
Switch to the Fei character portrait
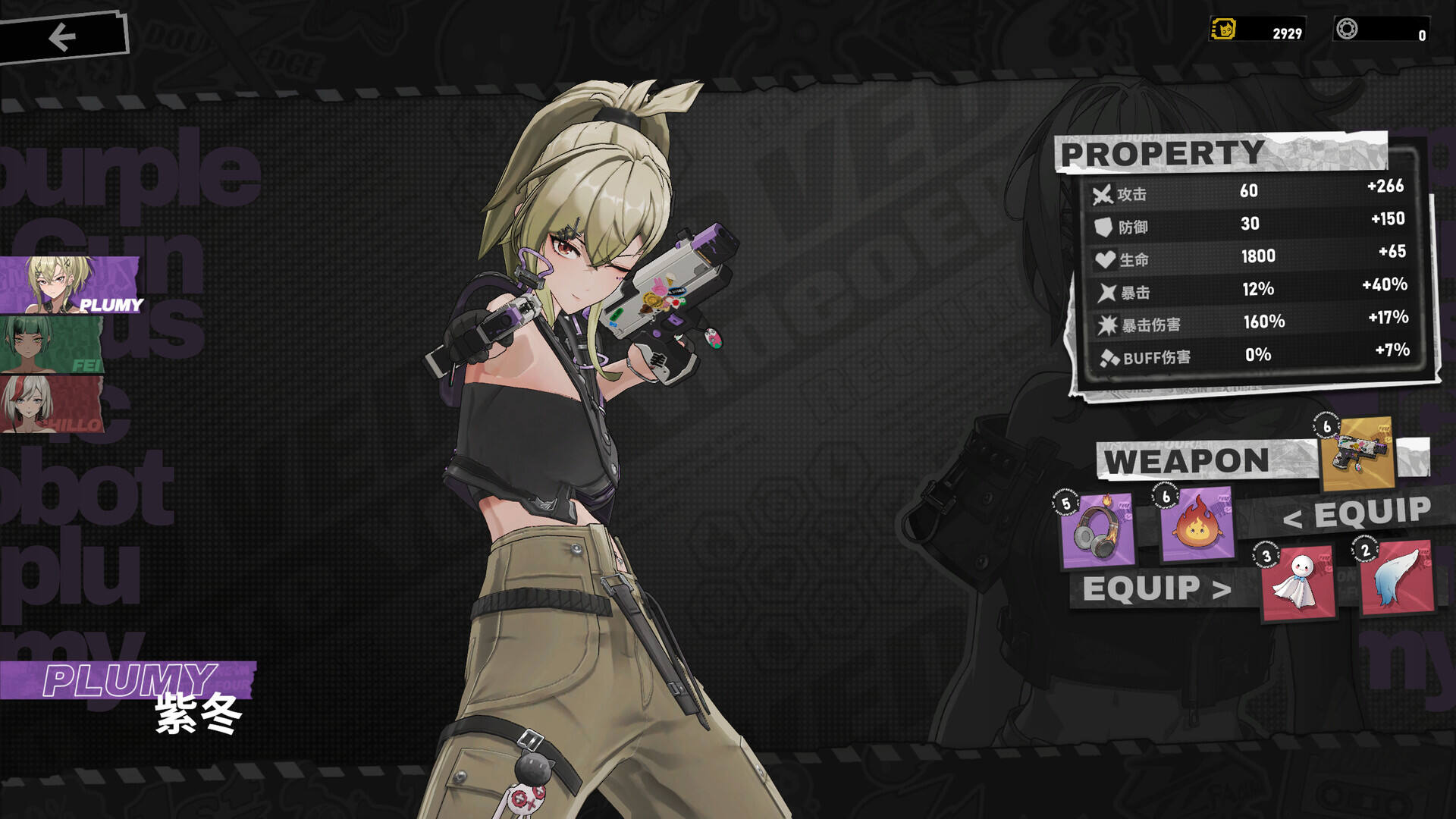[x=52, y=345]
